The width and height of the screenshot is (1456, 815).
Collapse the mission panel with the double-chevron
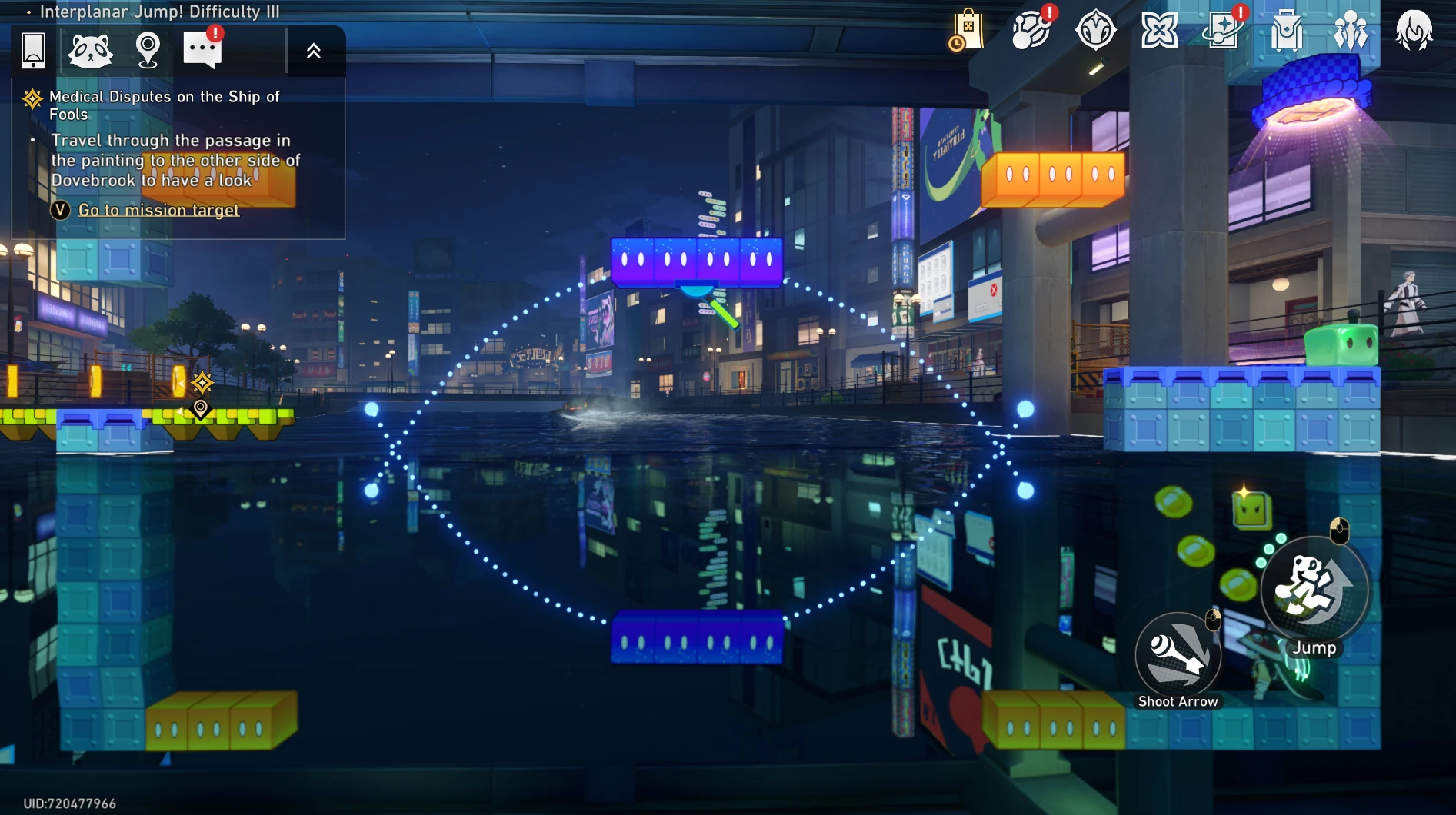tap(314, 52)
